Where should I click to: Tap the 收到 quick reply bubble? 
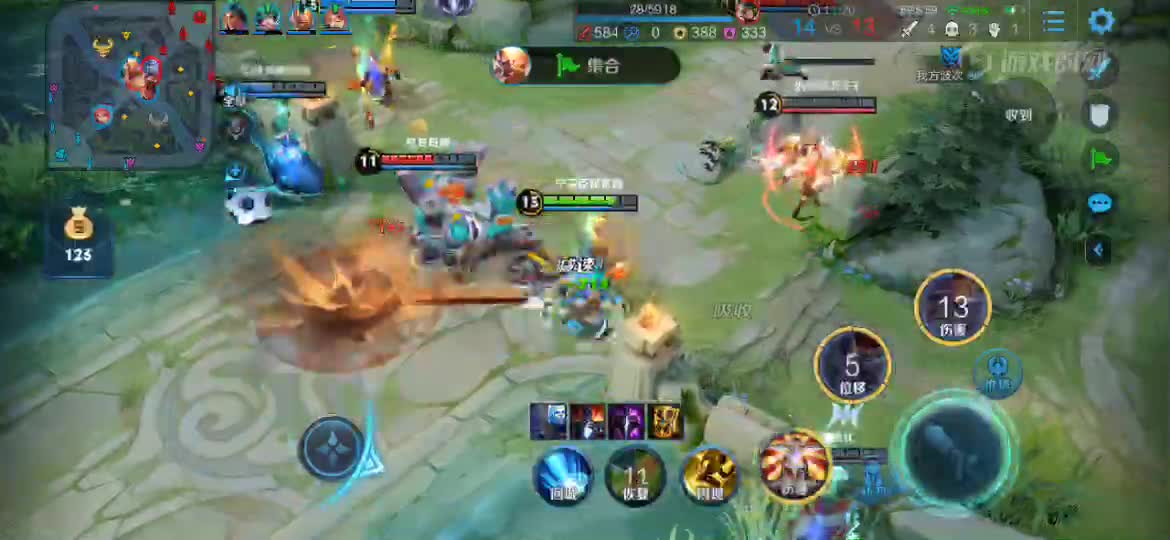1019,114
